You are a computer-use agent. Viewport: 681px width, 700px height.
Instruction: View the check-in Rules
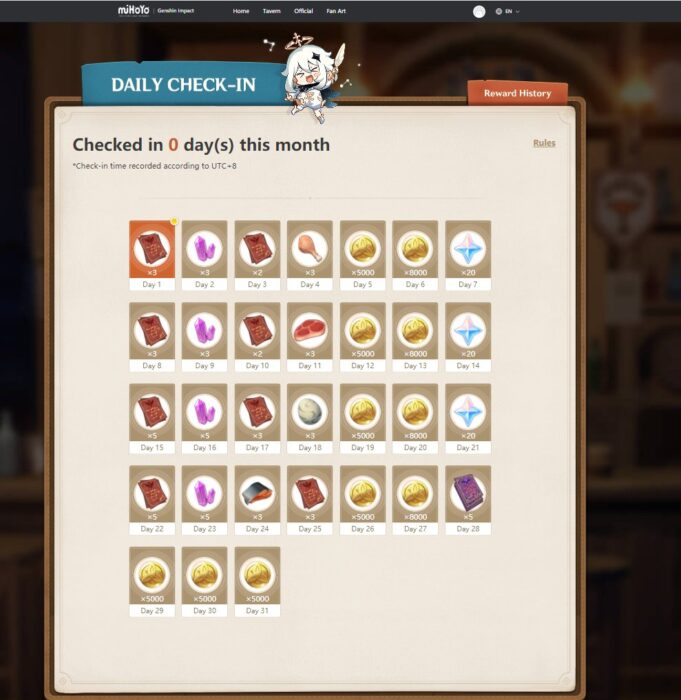pos(544,143)
